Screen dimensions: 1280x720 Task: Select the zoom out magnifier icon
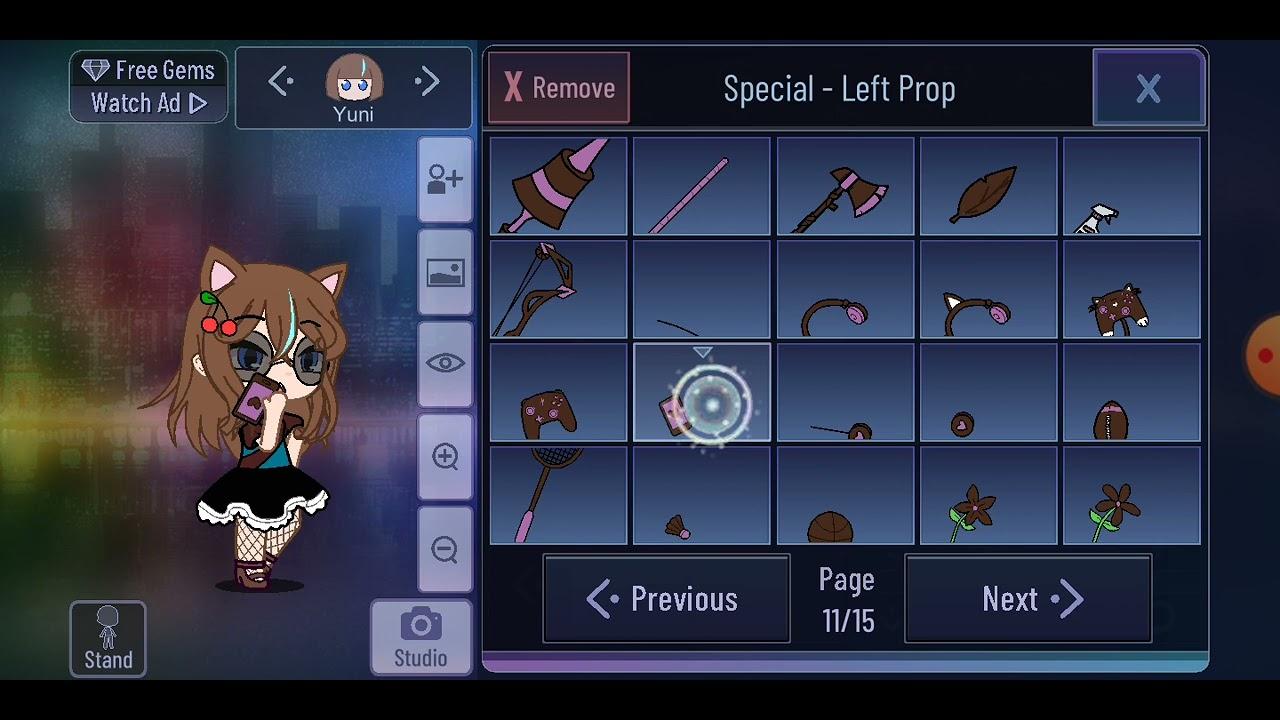[x=444, y=548]
